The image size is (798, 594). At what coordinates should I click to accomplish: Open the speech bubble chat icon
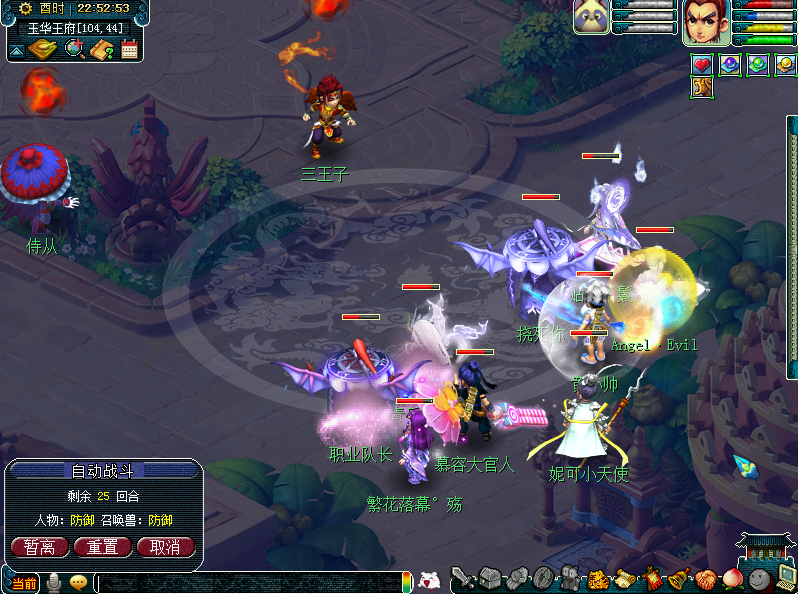pyautogui.click(x=78, y=582)
